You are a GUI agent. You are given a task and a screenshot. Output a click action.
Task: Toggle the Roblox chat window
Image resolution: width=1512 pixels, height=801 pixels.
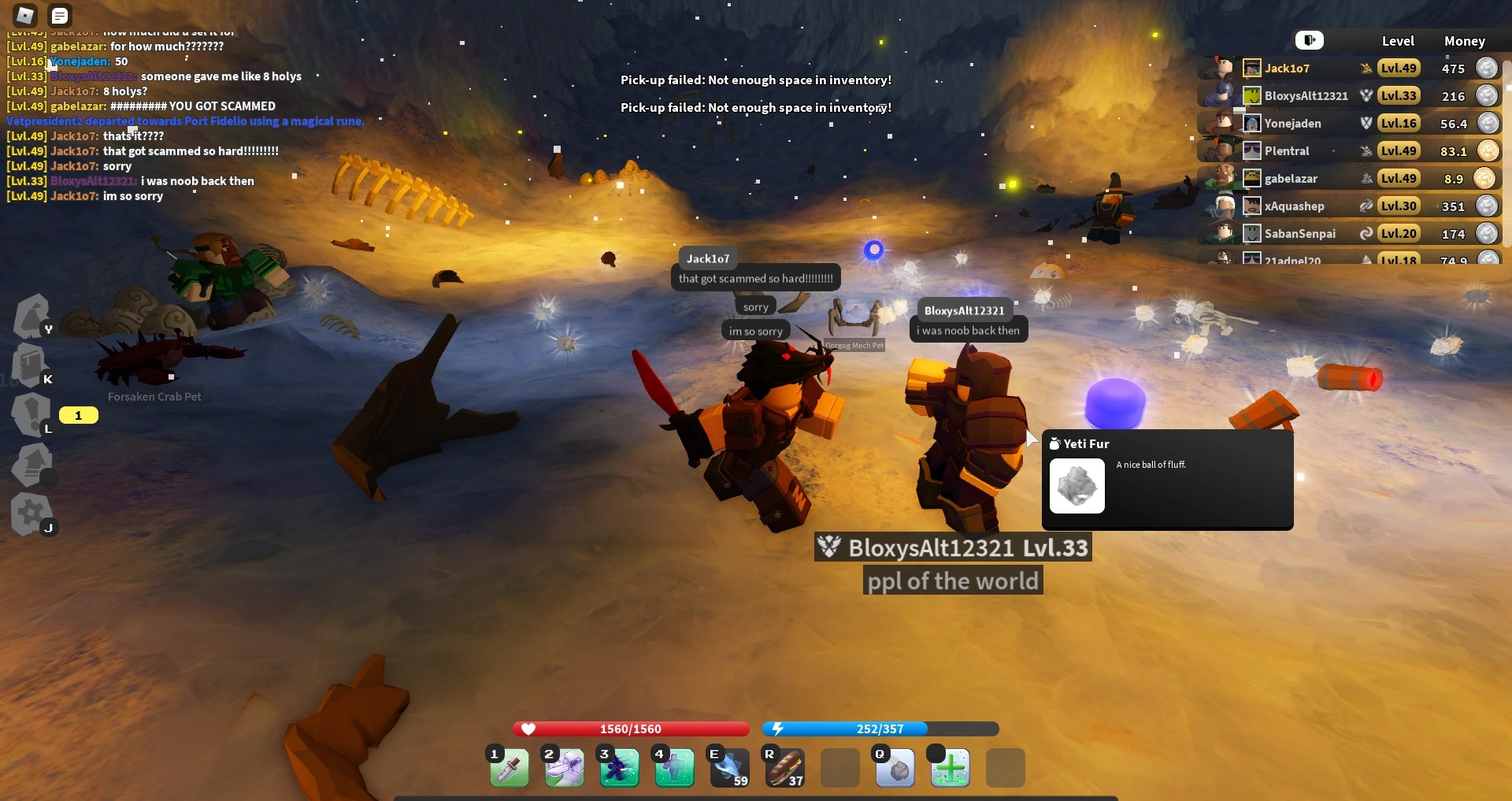pyautogui.click(x=60, y=15)
